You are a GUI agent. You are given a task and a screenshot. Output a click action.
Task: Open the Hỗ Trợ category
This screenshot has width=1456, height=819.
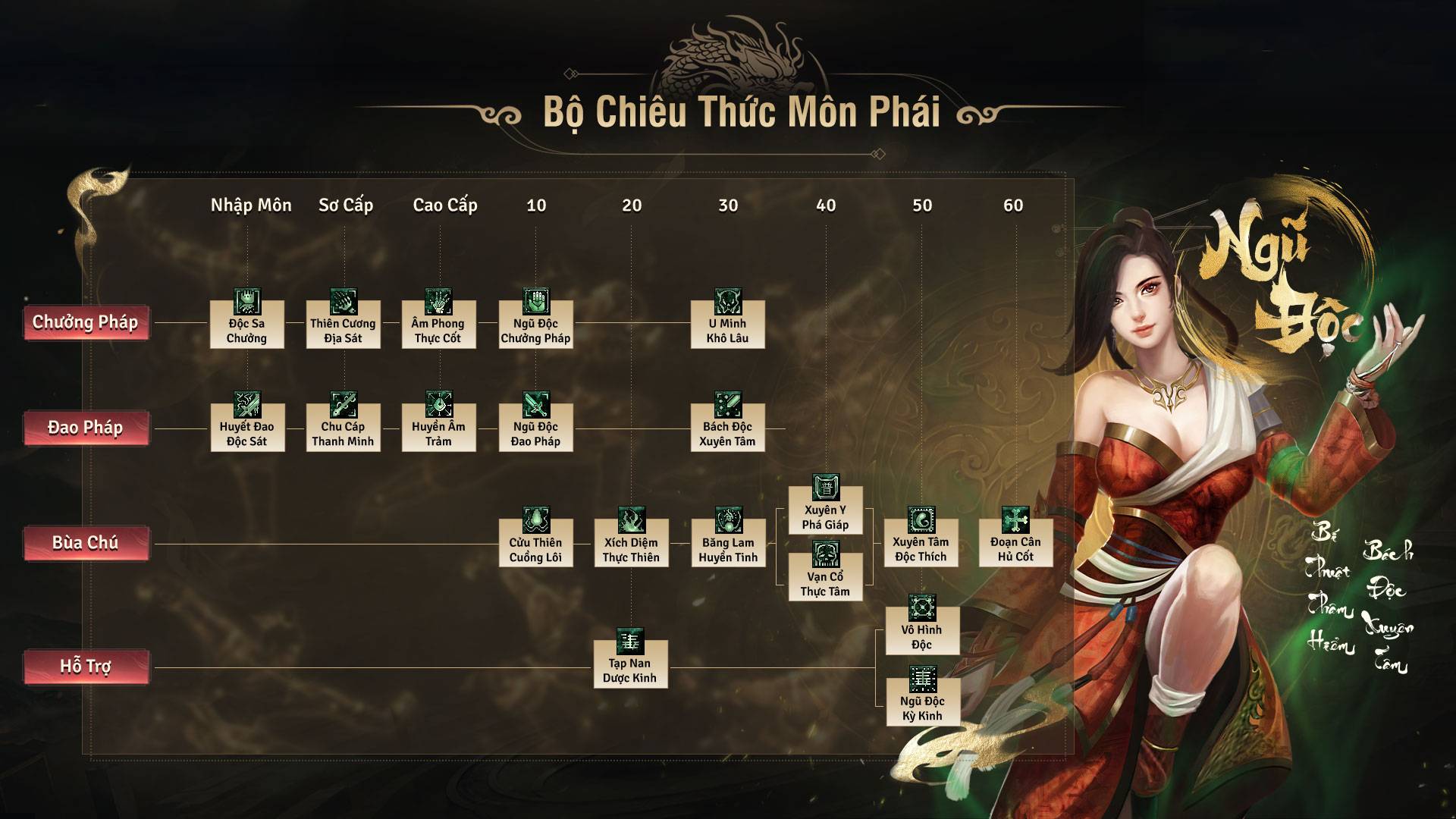[86, 667]
